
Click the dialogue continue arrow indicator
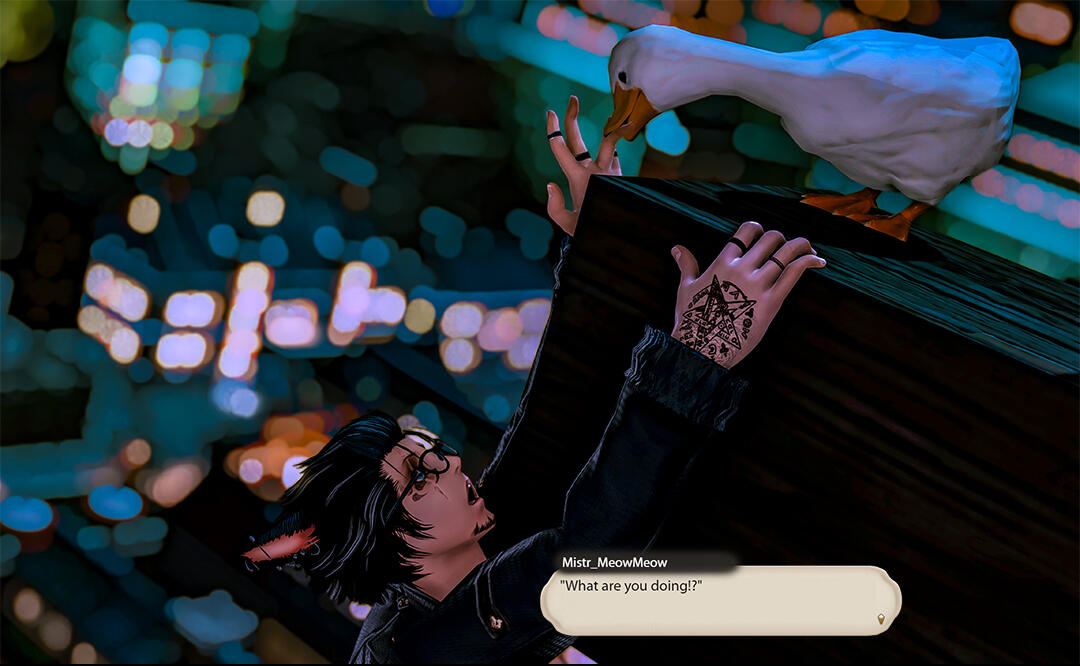(x=881, y=619)
